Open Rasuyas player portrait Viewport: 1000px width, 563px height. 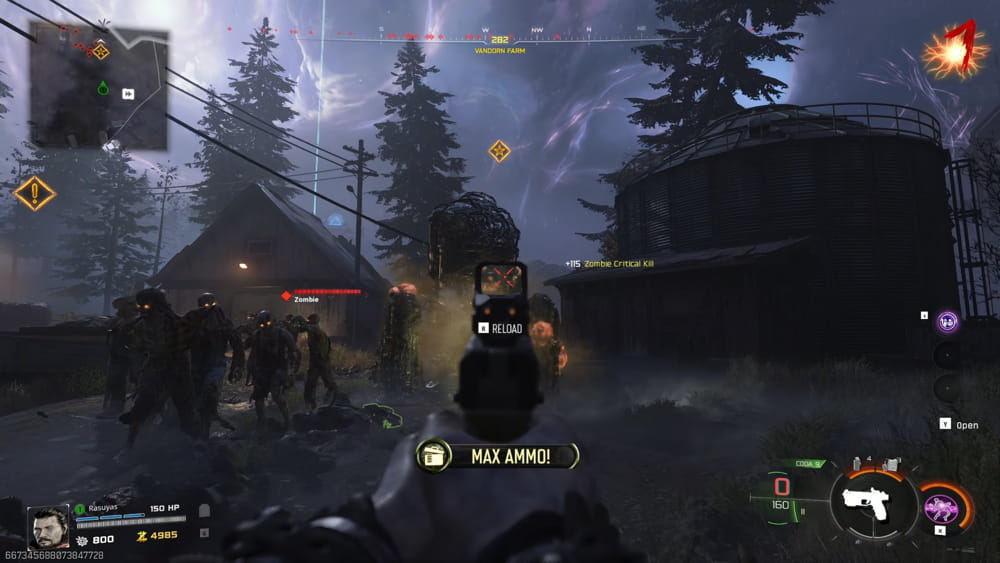click(48, 526)
